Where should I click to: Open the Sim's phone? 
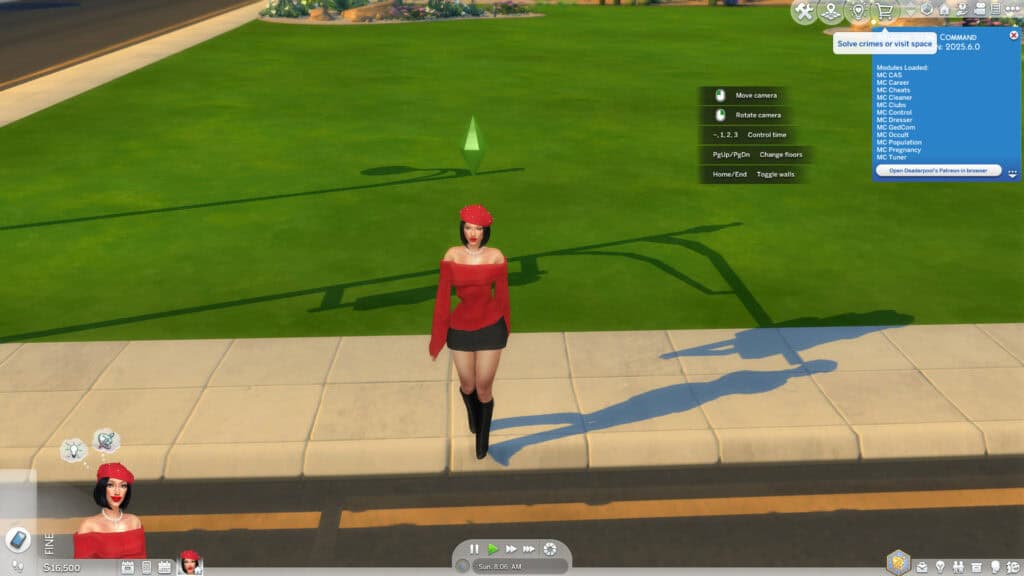tap(18, 539)
